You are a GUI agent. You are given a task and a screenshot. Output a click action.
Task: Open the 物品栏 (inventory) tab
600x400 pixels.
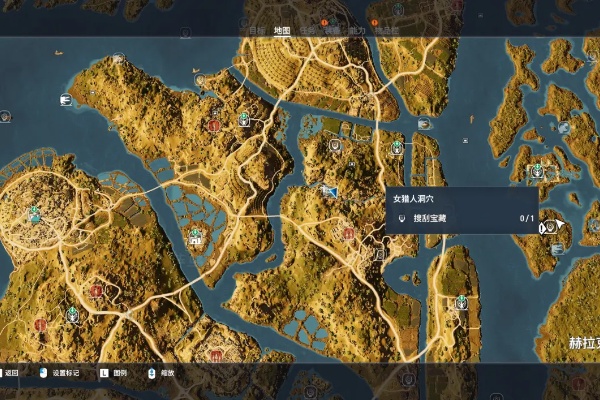[x=385, y=30]
